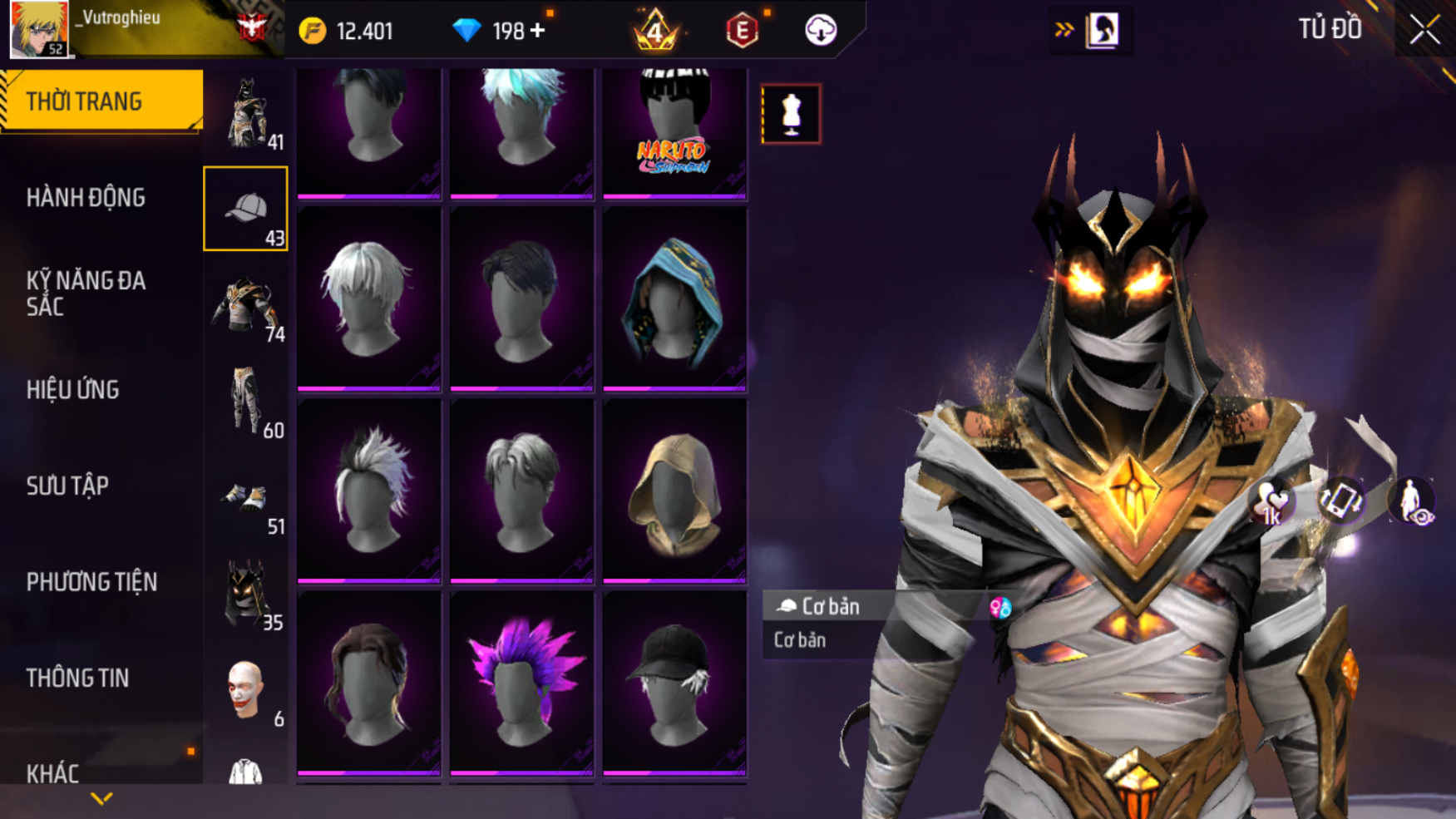
Task: Switch to the Hành Động tab
Action: (x=86, y=198)
